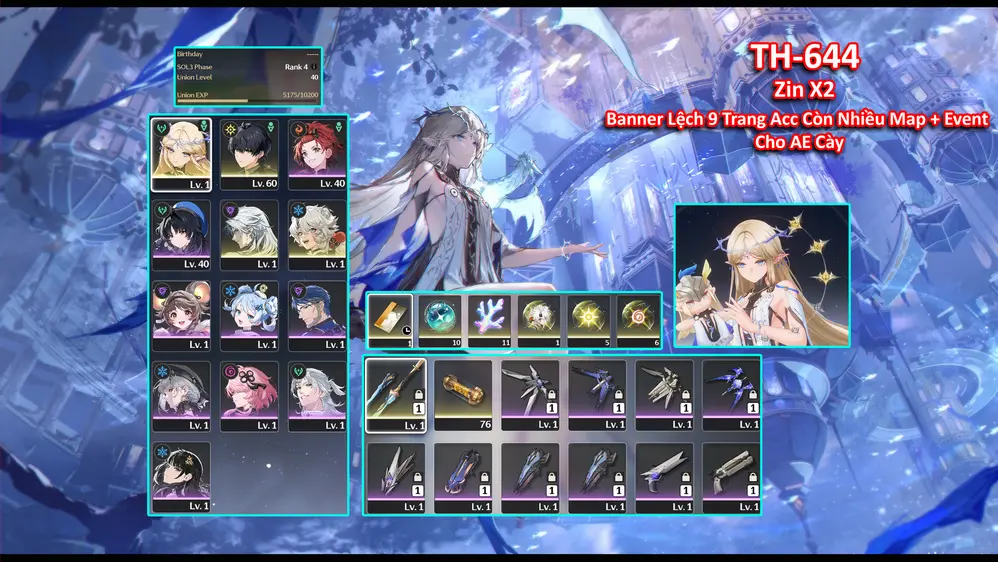Screen dimensions: 998x562
Task: Pick the man with glasses and blue cap
Action: [x=317, y=314]
